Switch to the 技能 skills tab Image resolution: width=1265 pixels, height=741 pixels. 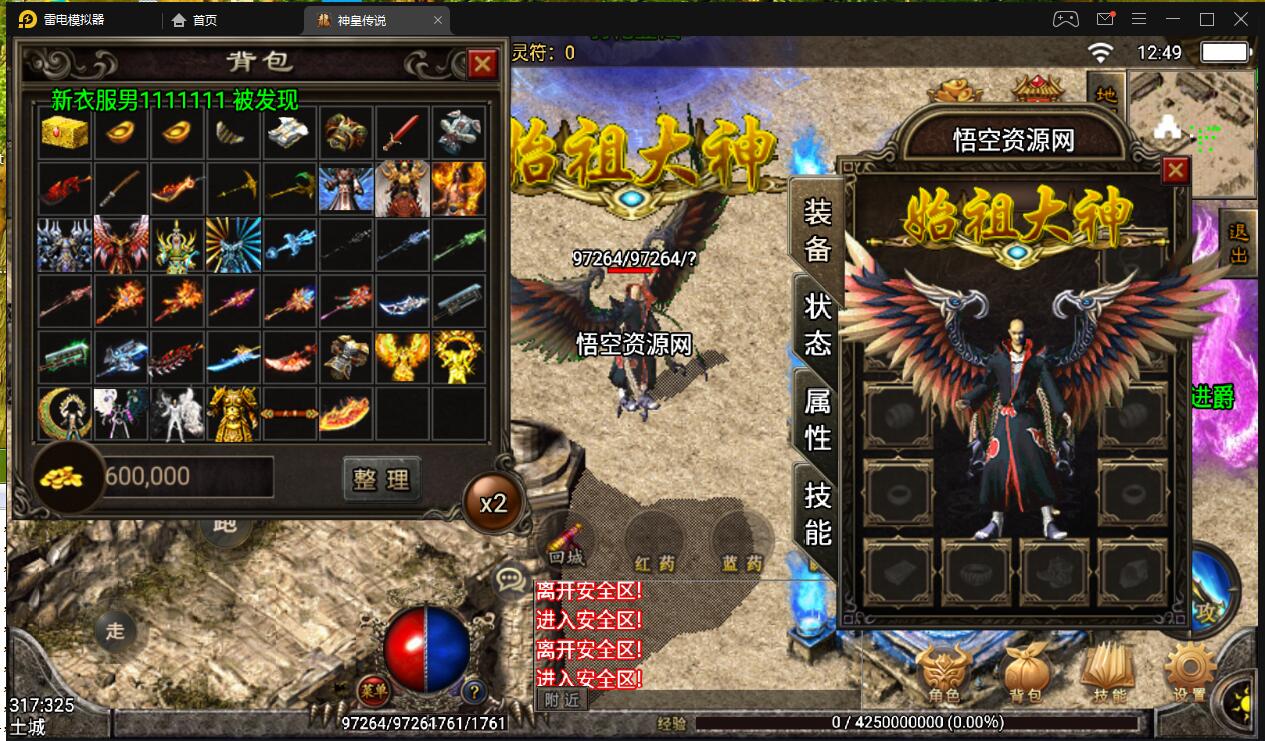pyautogui.click(x=817, y=513)
